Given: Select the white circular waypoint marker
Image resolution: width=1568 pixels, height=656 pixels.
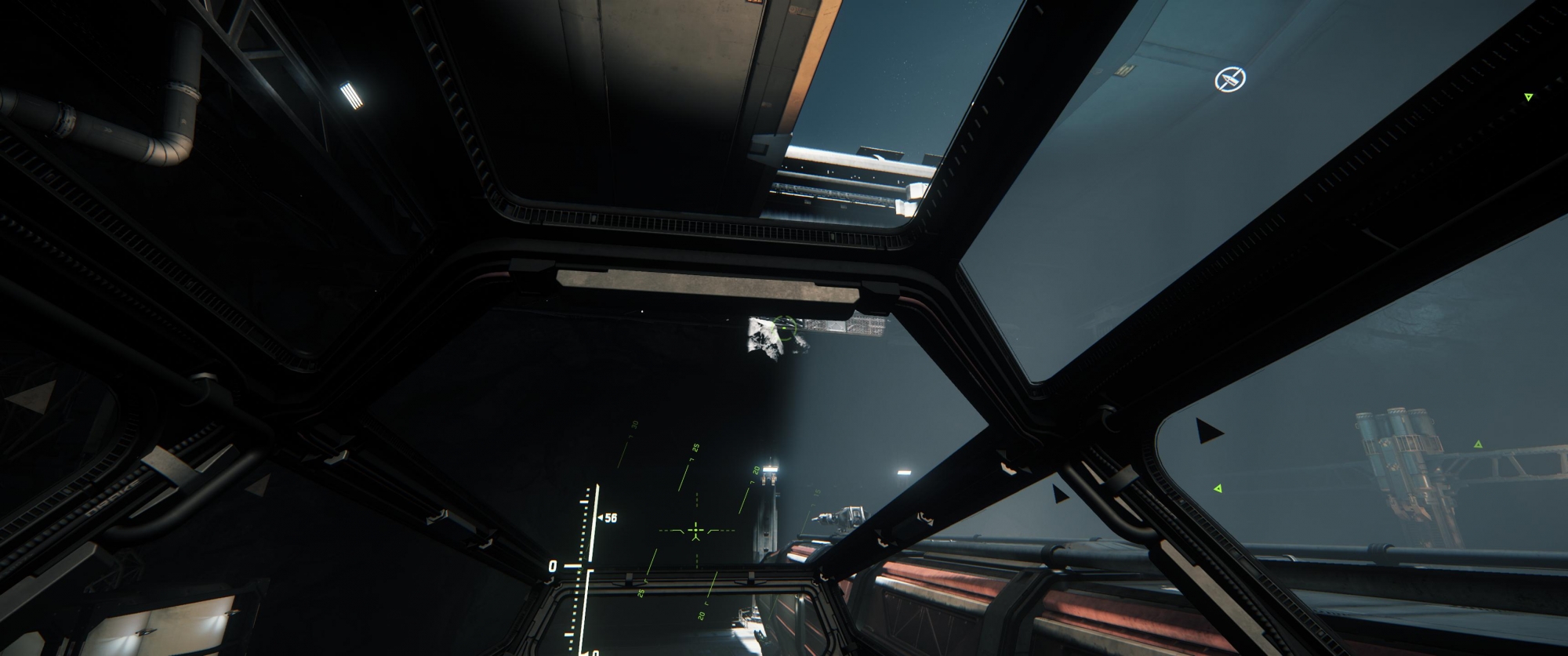Looking at the screenshot, I should click(1229, 78).
